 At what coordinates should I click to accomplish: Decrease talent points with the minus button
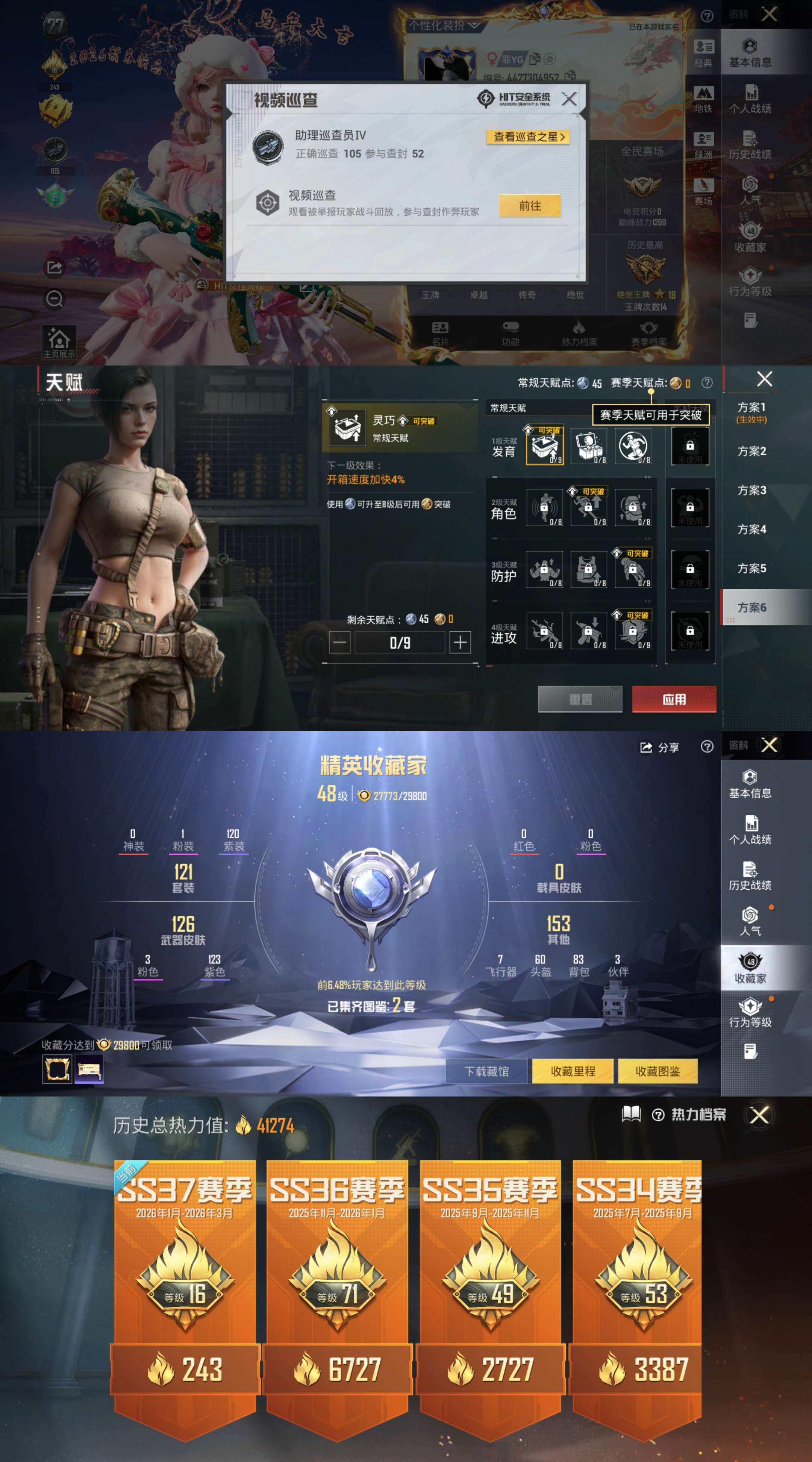pos(339,643)
